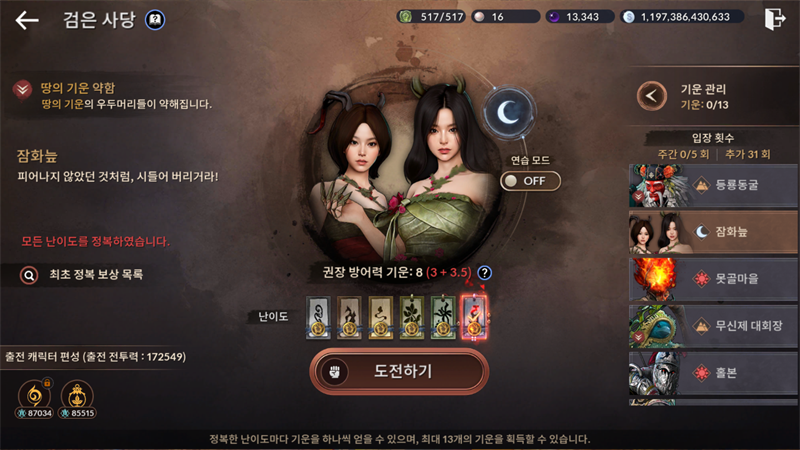Open the 검은 사당 help icon
800x450 pixels.
(x=155, y=19)
